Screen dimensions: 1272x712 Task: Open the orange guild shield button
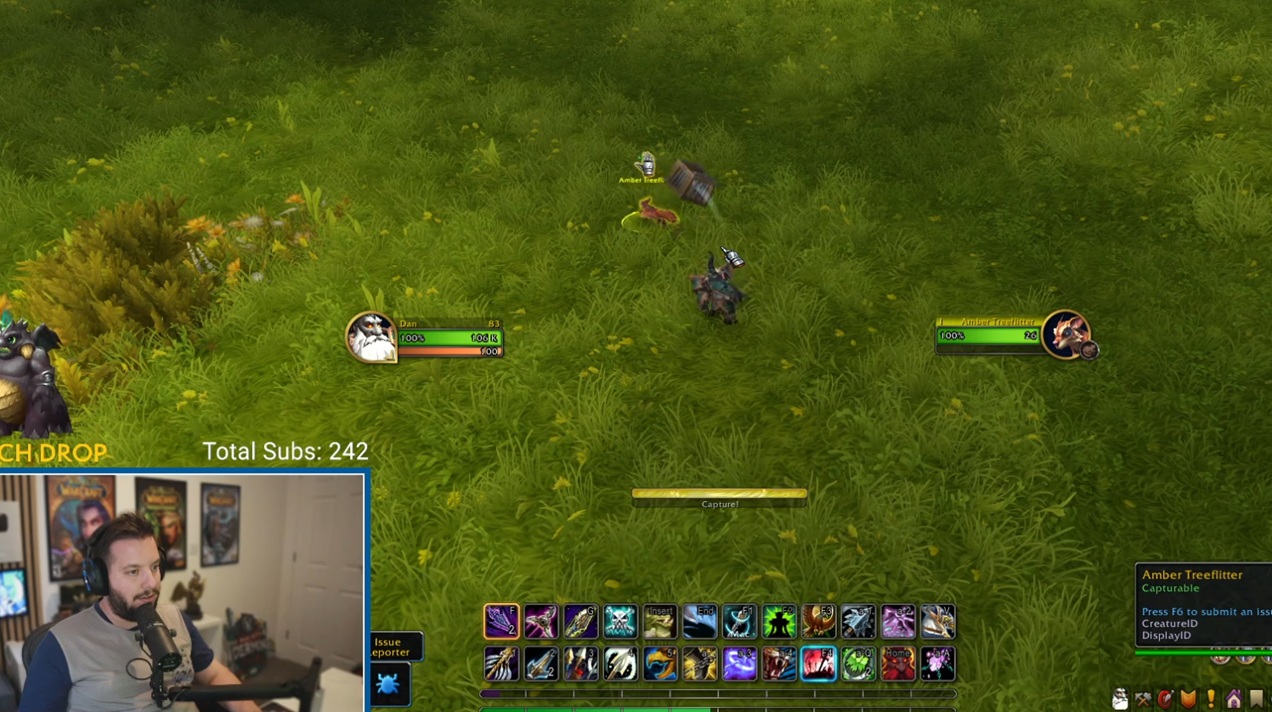[1188, 699]
